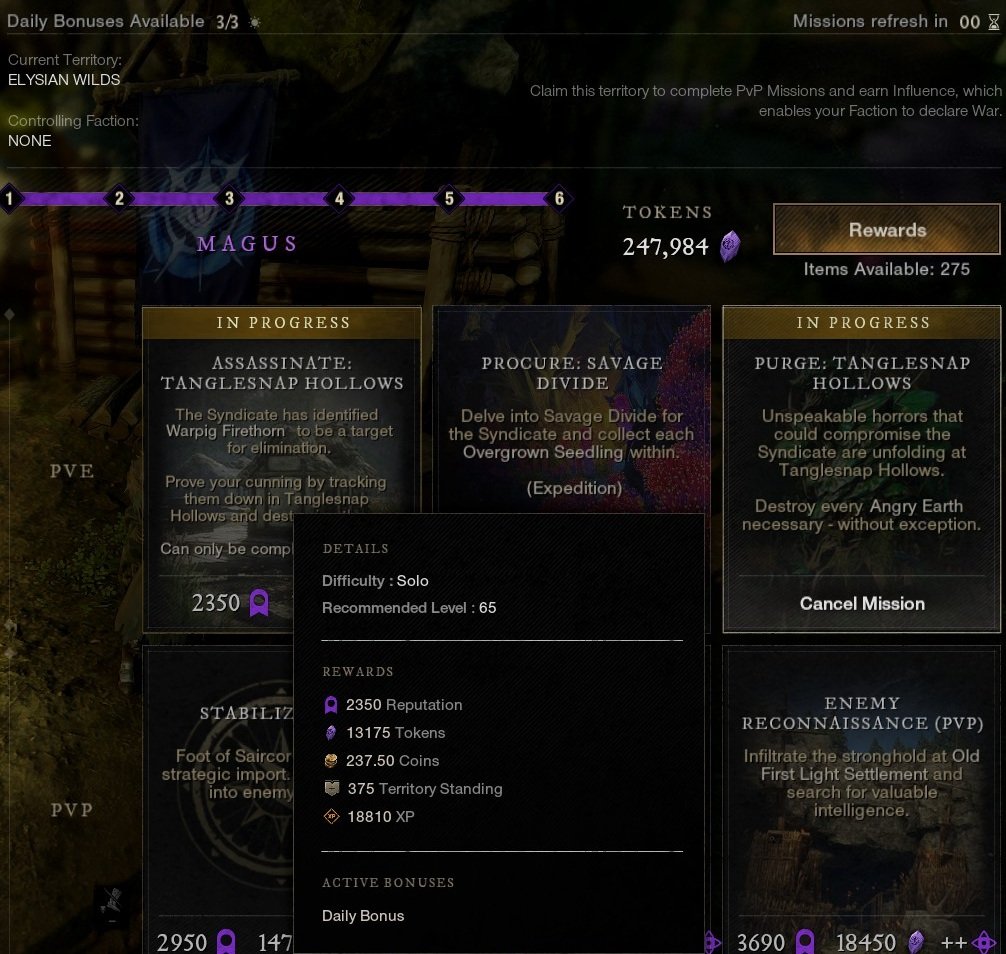The image size is (1006, 954).
Task: Click the rank 3 faction progress marker
Action: pyautogui.click(x=229, y=198)
